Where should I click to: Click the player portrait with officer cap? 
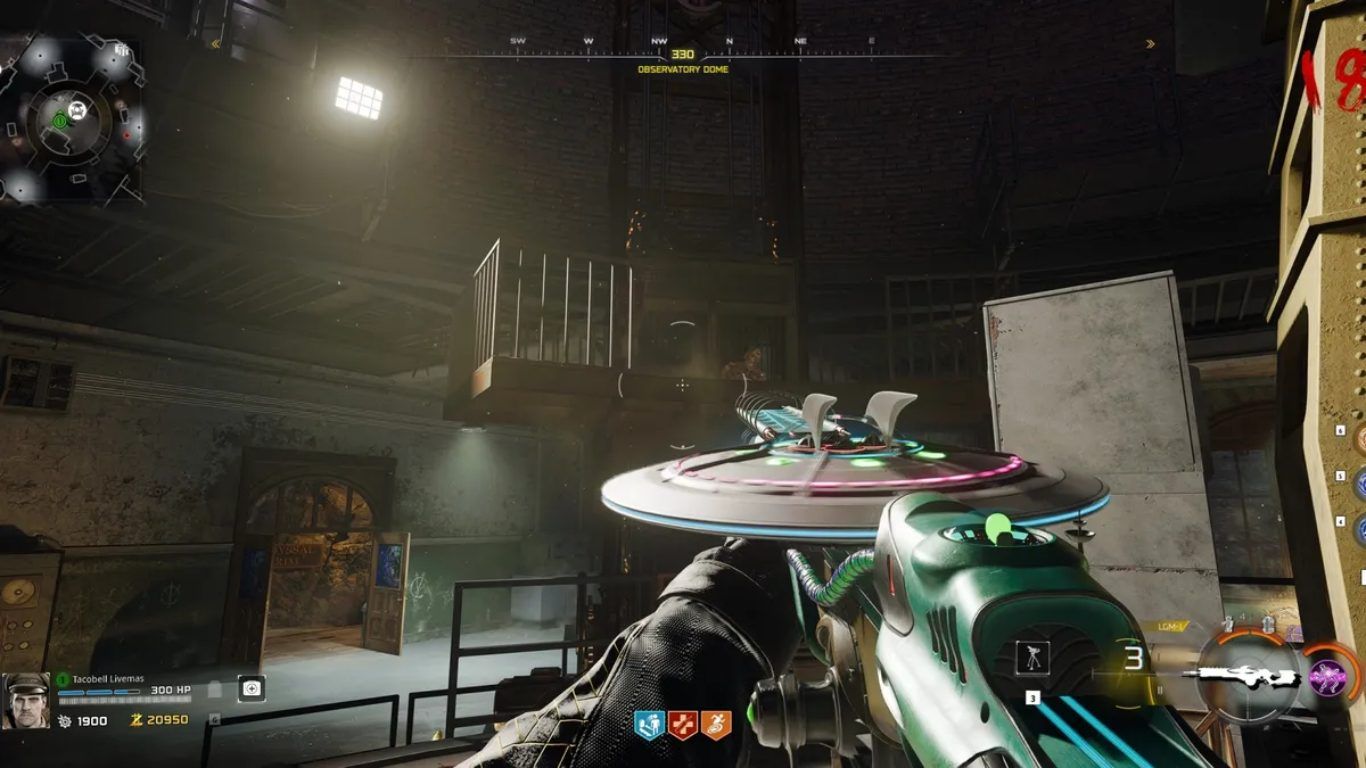[26, 699]
